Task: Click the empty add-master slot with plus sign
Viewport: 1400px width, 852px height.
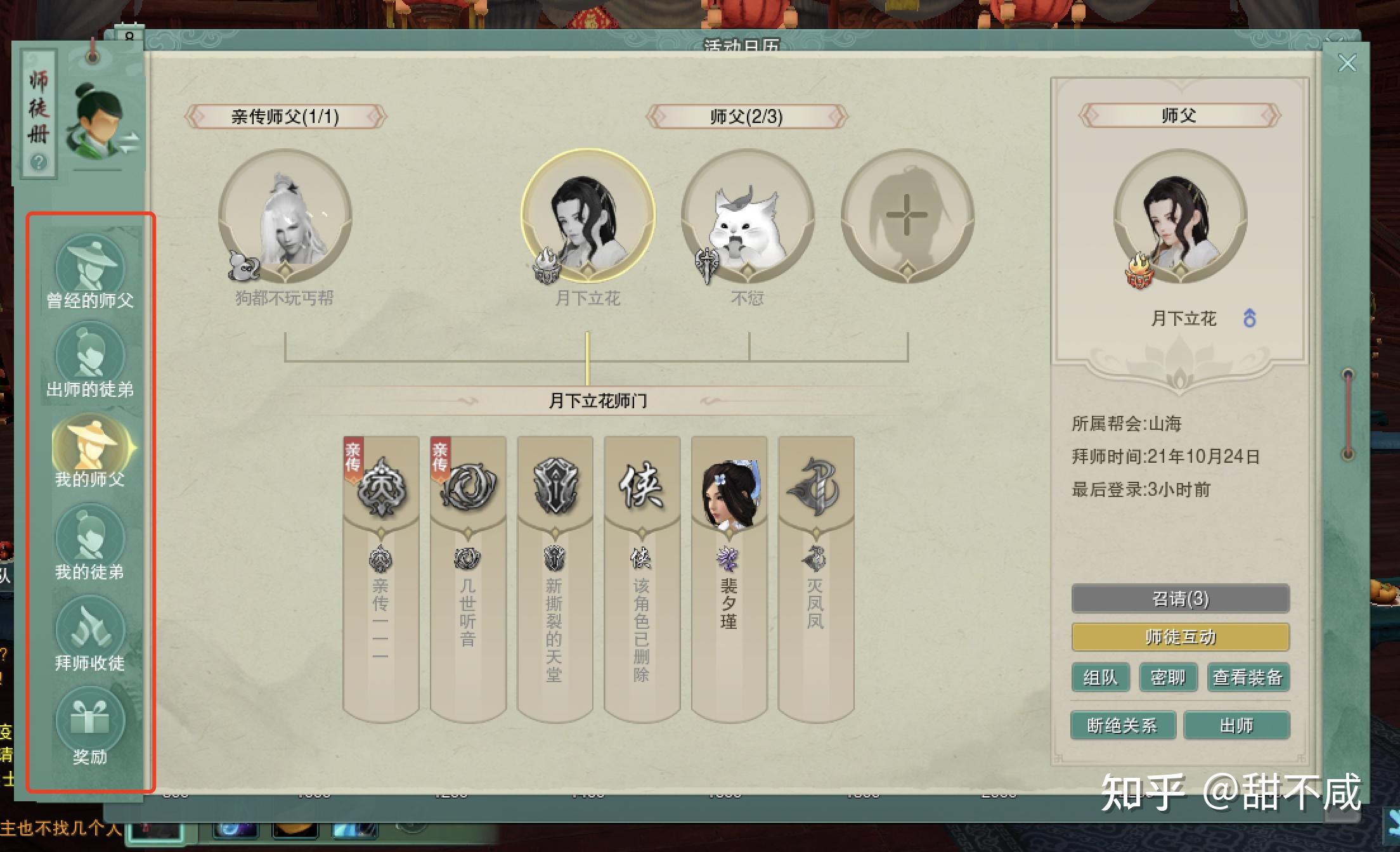Action: [x=907, y=217]
